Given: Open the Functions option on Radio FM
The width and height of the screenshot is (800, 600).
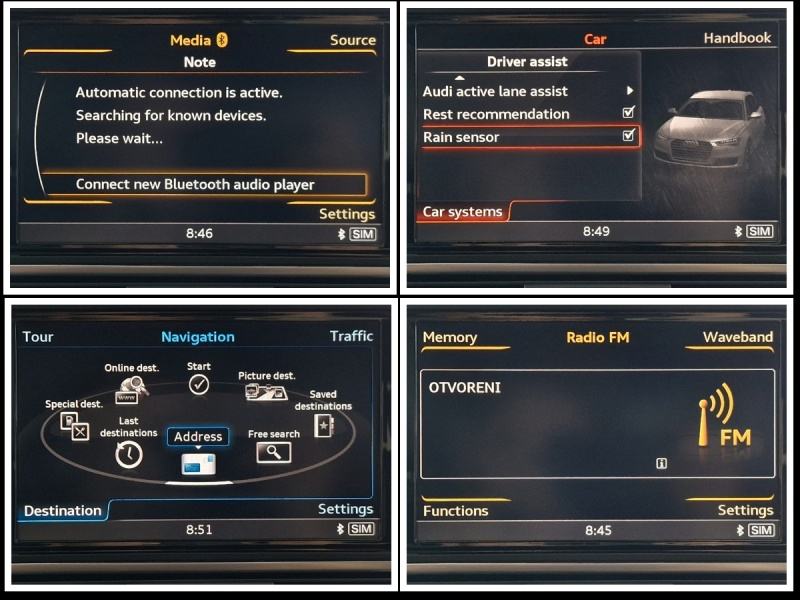Looking at the screenshot, I should point(456,510).
